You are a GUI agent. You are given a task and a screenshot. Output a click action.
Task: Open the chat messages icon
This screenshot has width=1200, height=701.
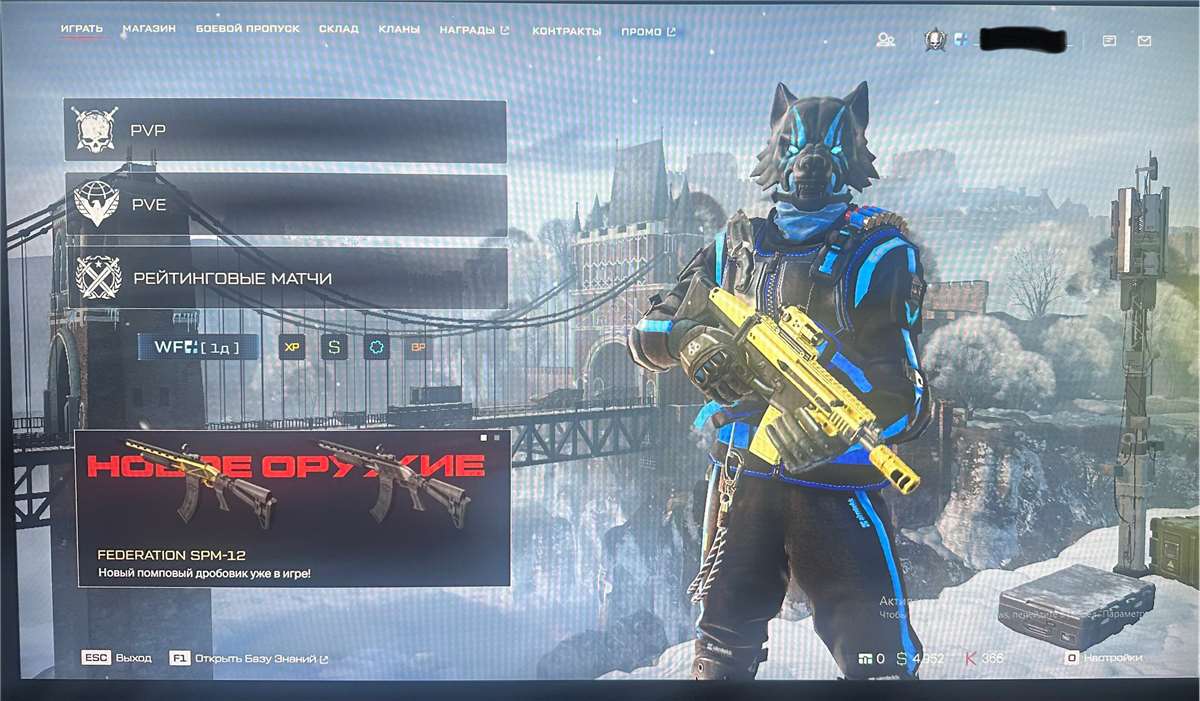tap(1109, 41)
